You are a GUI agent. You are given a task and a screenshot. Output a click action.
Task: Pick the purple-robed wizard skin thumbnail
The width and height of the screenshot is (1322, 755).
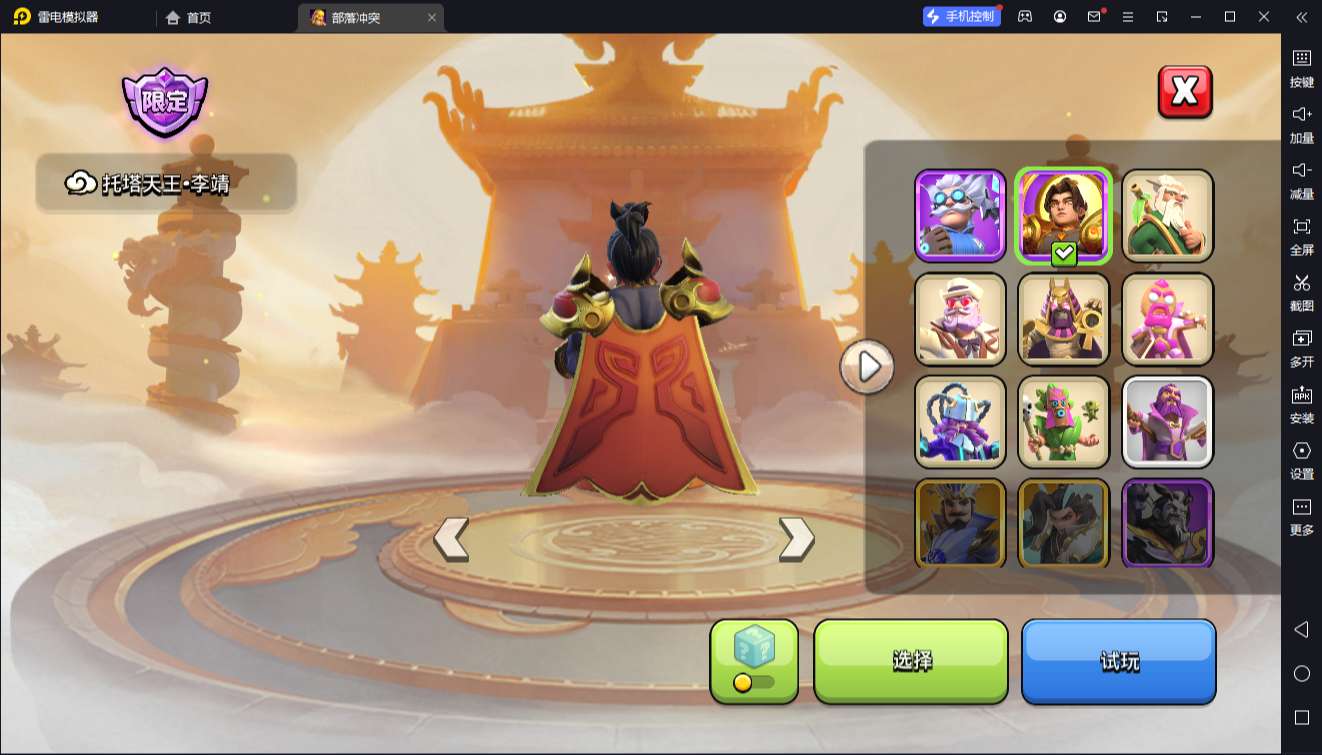1167,422
